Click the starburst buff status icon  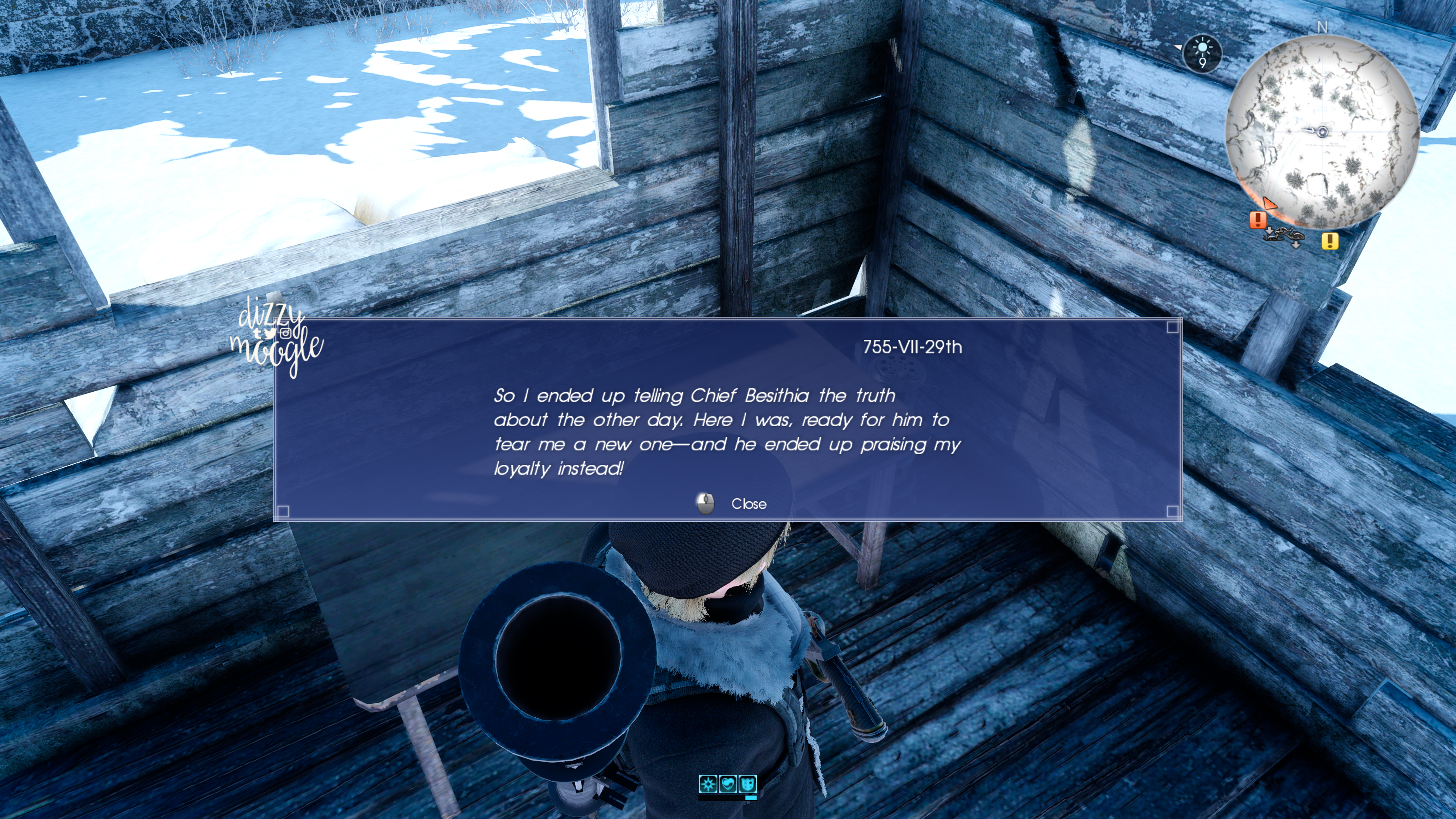[x=708, y=784]
